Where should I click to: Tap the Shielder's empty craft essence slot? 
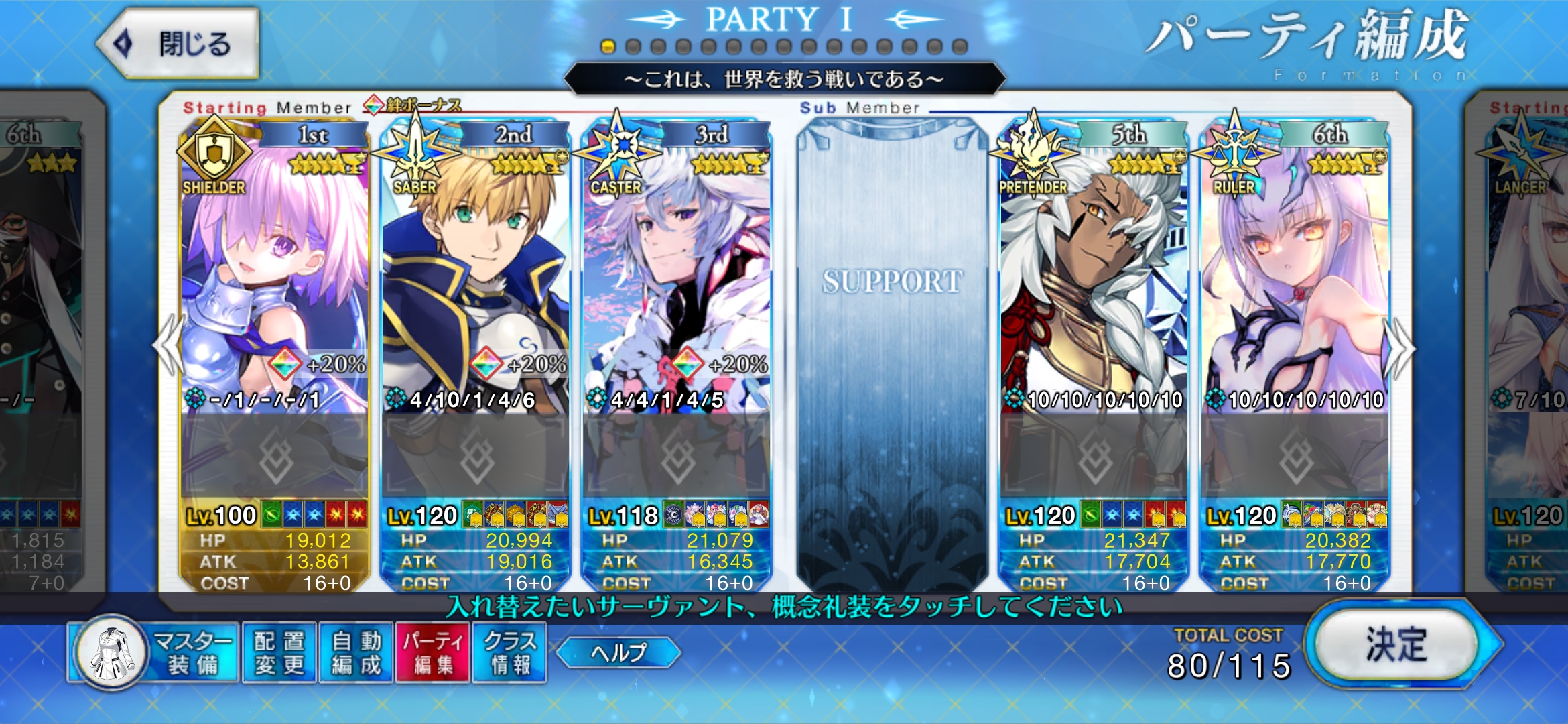[275, 457]
